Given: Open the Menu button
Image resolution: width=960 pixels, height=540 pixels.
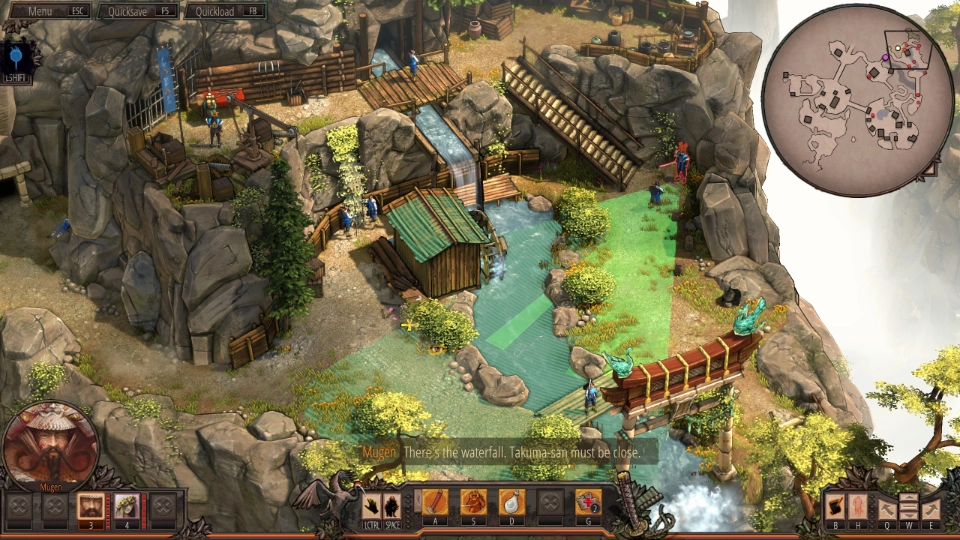Looking at the screenshot, I should [45, 11].
